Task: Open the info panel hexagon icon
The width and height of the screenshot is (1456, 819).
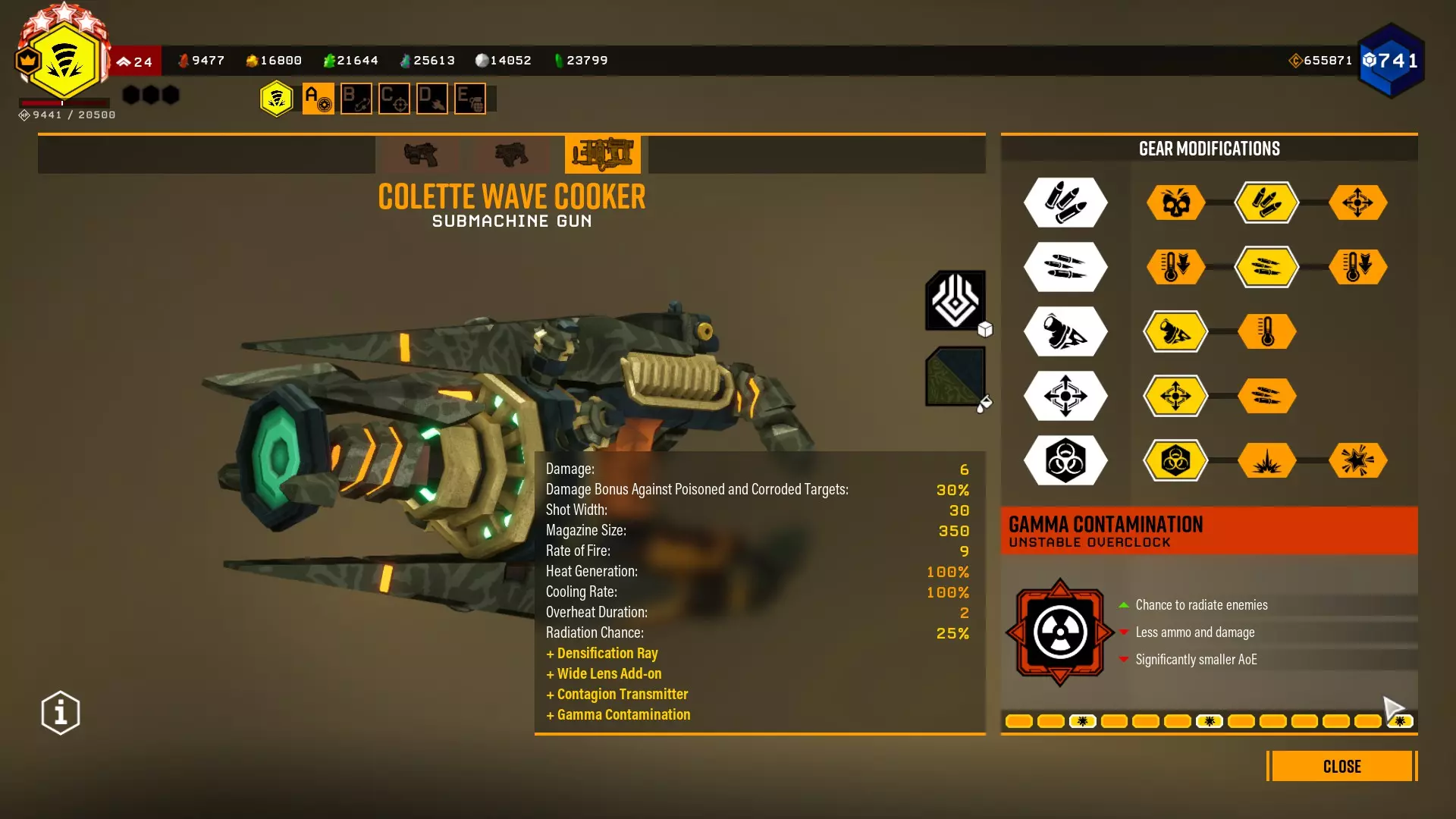Action: 61,713
